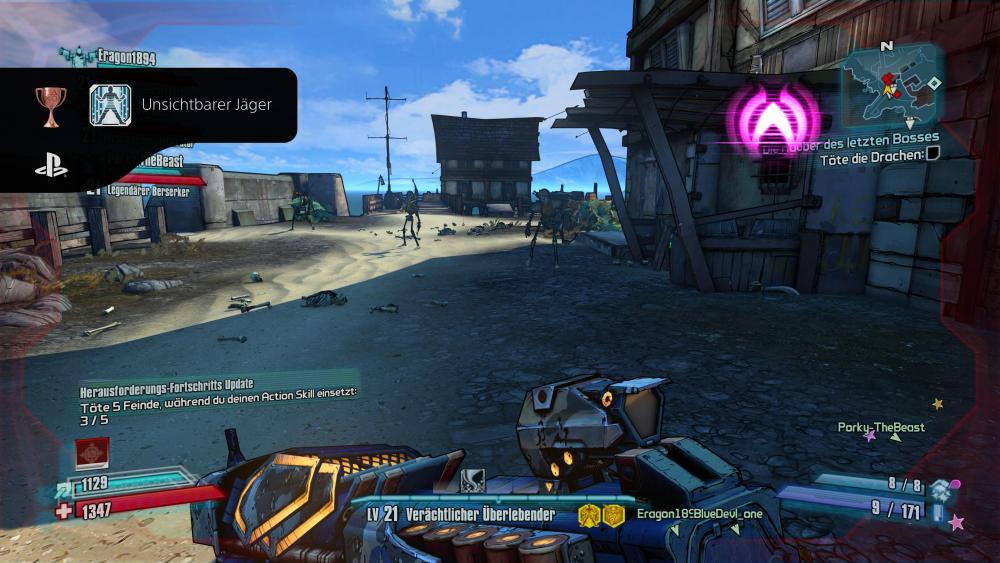Screen dimensions: 1000x563
Task: Click the 'Herausforderungs-Fortschritts Update' heading
Action: pos(167,384)
